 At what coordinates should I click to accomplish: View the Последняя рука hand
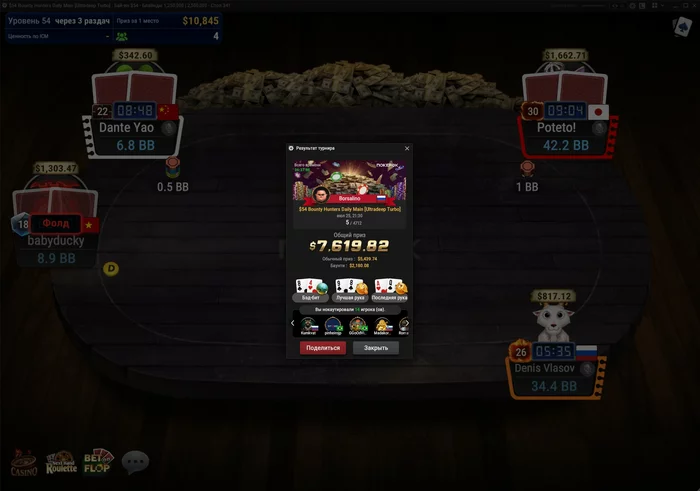point(390,290)
